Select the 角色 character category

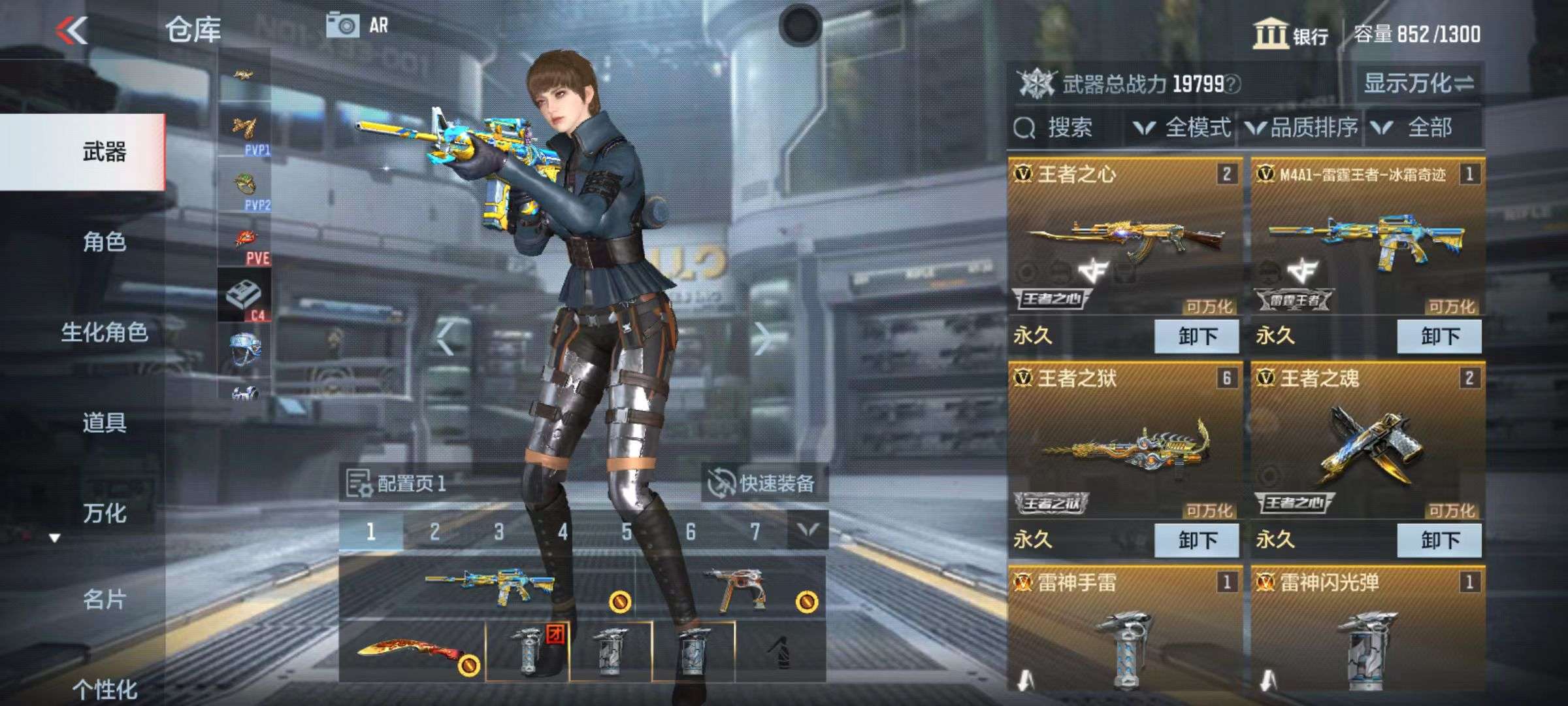point(104,242)
